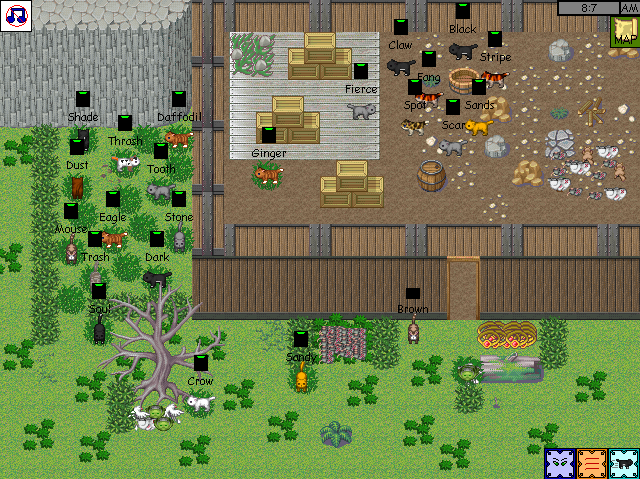Click the purple icon in the corner

[560, 463]
